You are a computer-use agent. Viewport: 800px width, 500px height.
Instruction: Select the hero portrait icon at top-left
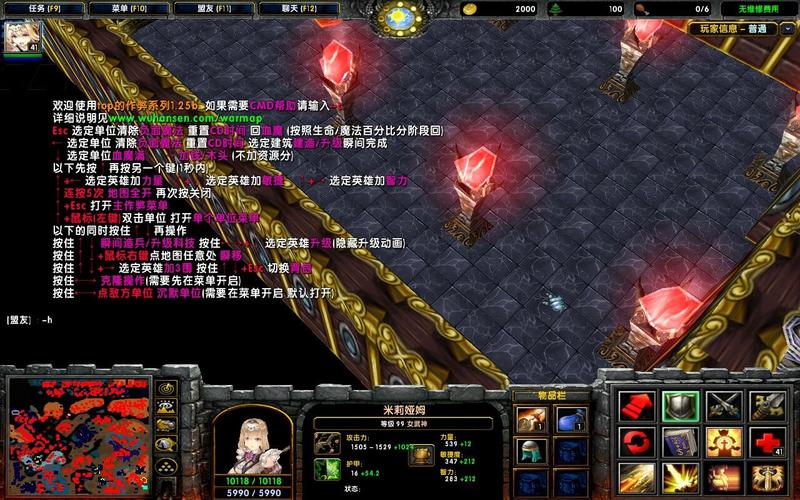19,36
